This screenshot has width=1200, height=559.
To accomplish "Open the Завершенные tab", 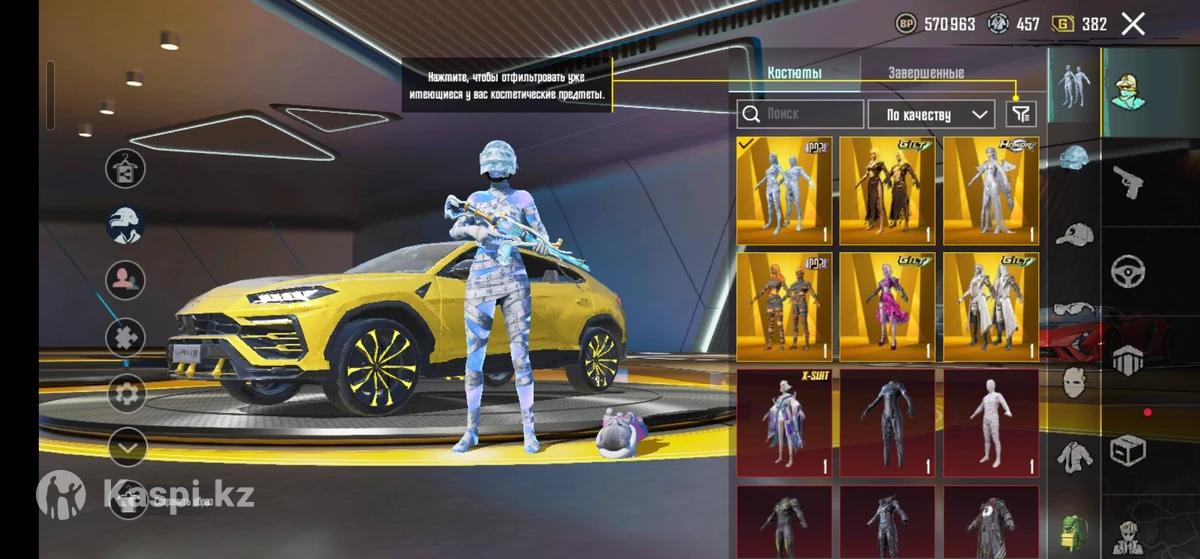I will [926, 73].
